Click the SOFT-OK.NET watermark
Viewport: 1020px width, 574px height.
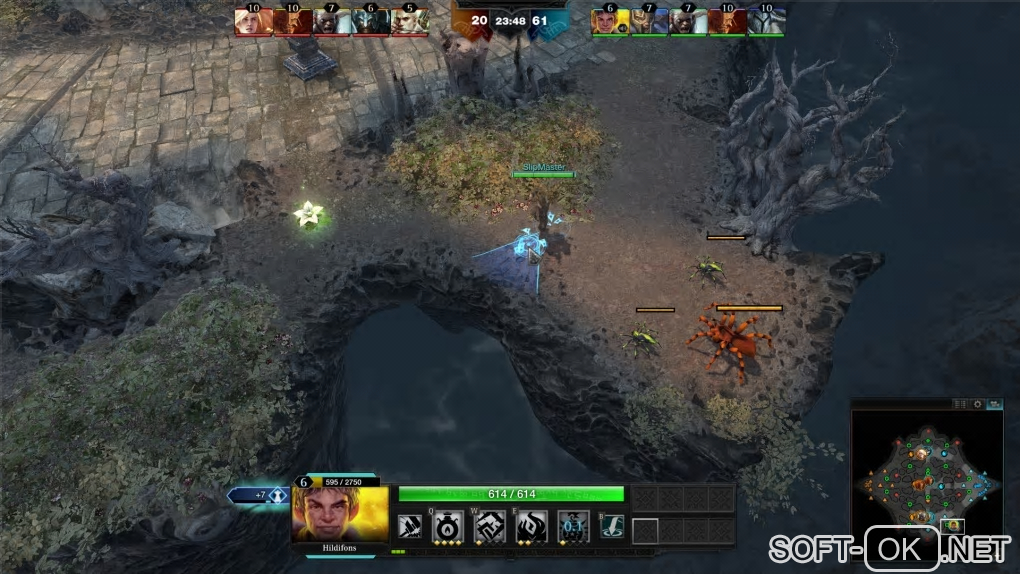pyautogui.click(x=890, y=549)
